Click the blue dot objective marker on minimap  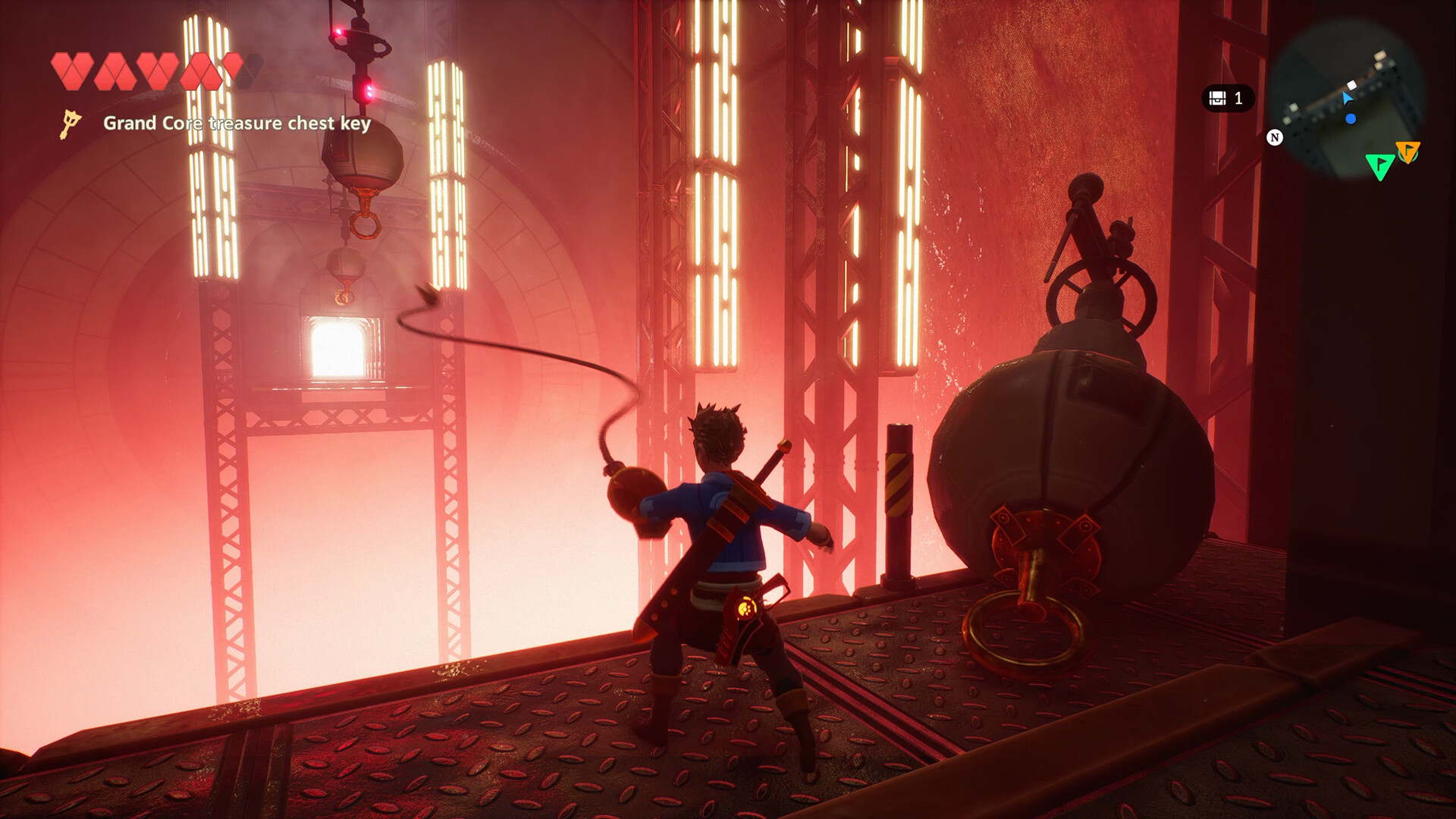1350,119
